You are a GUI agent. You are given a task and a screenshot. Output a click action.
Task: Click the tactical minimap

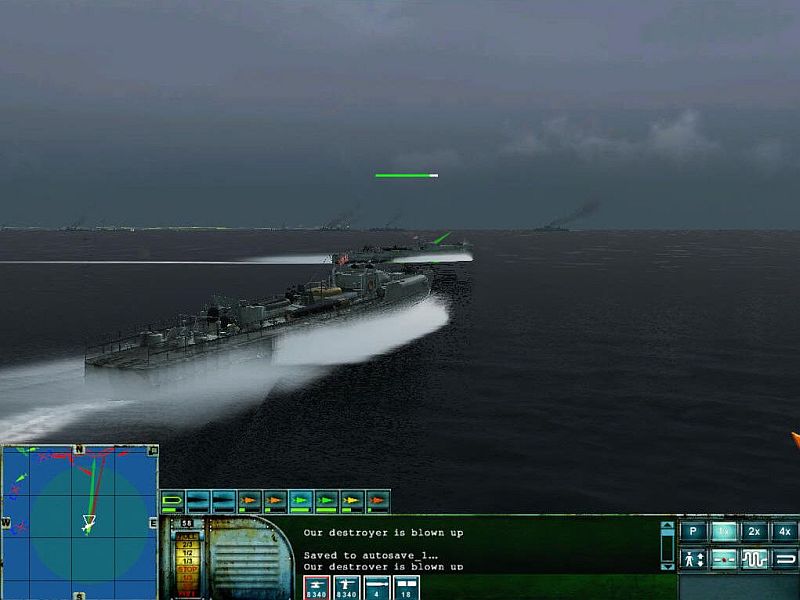coord(80,520)
